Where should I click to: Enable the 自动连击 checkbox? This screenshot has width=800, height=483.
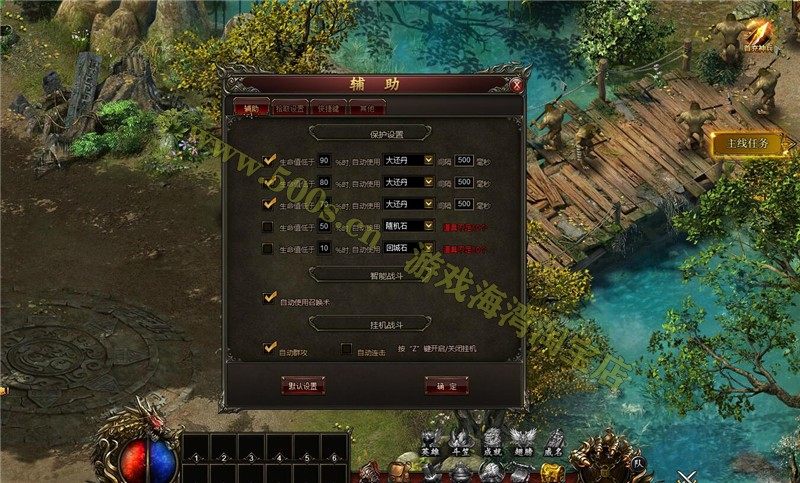point(346,349)
